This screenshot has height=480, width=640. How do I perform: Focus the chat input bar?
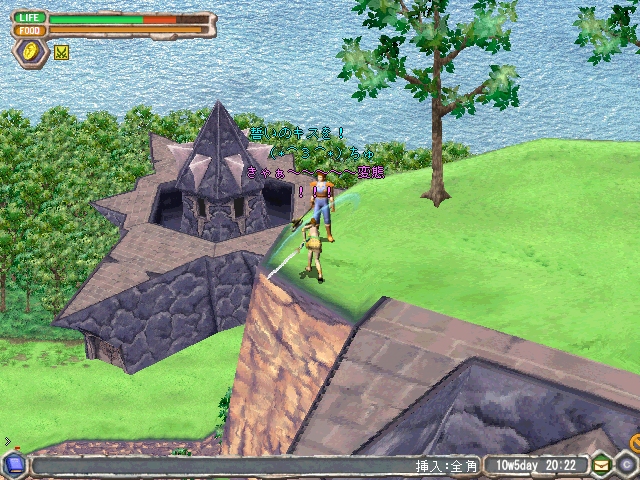(x=220, y=465)
